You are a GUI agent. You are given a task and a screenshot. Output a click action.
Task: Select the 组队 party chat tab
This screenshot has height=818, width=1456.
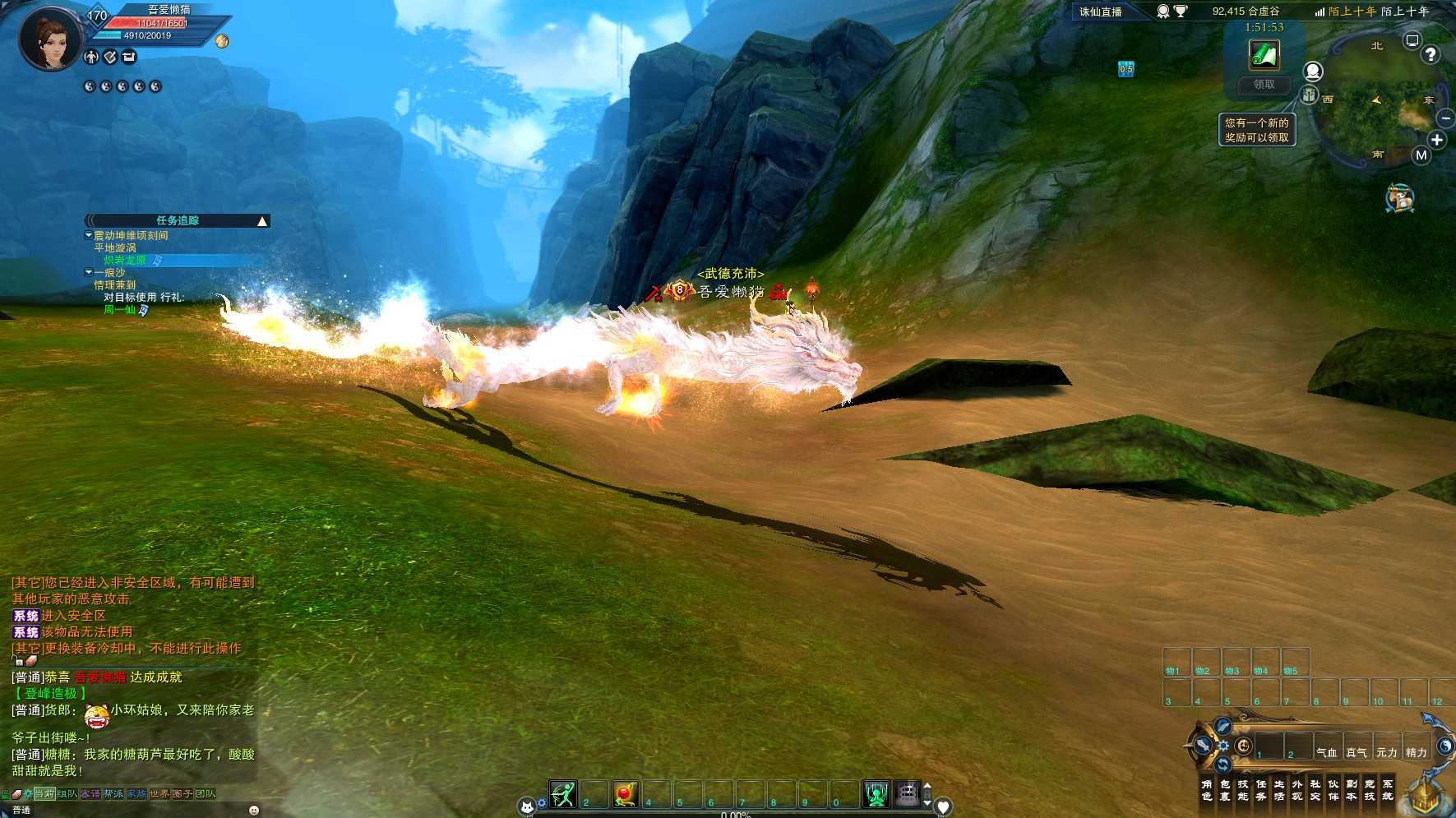[x=67, y=794]
